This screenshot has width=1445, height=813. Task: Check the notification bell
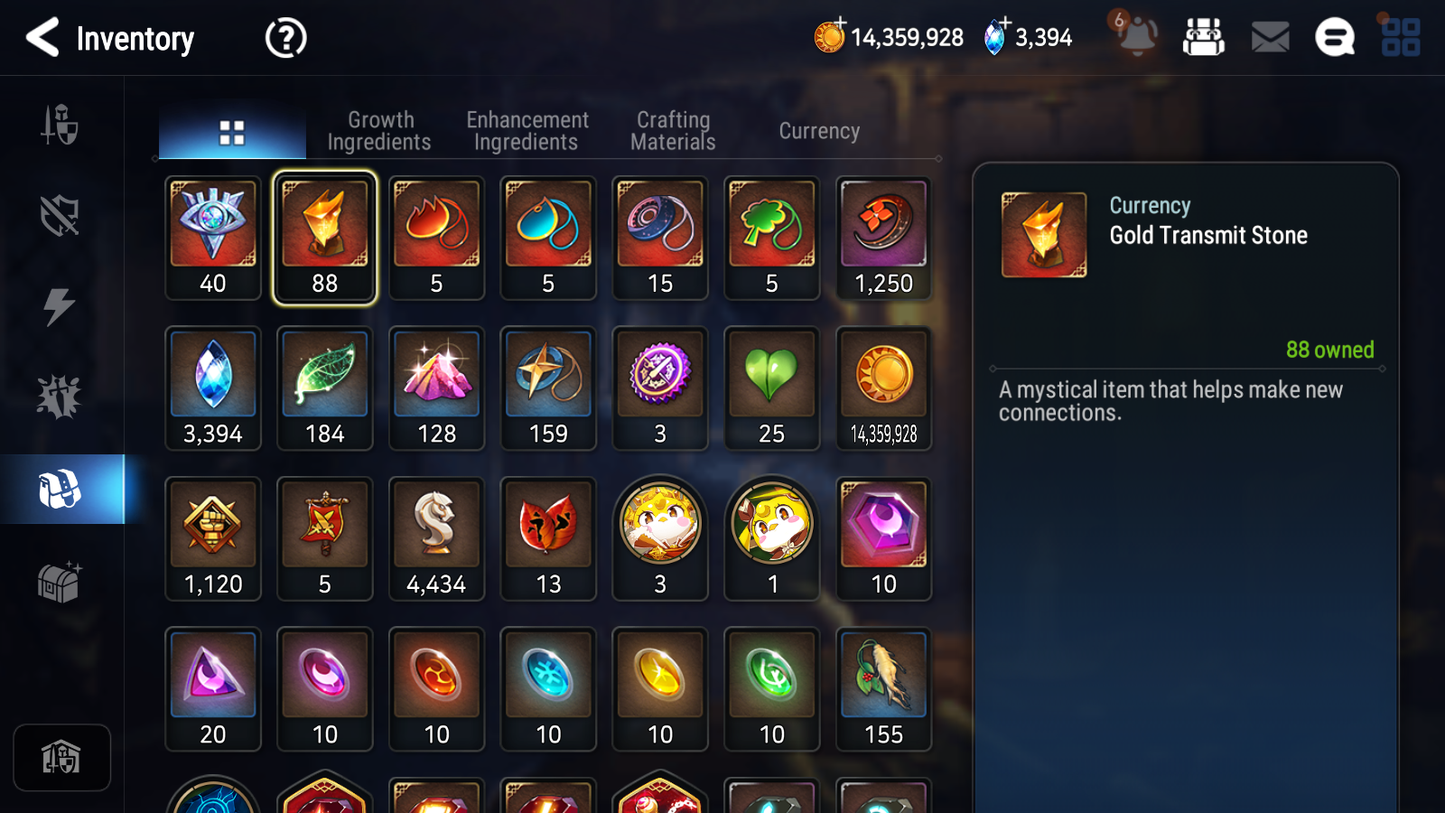pyautogui.click(x=1137, y=38)
